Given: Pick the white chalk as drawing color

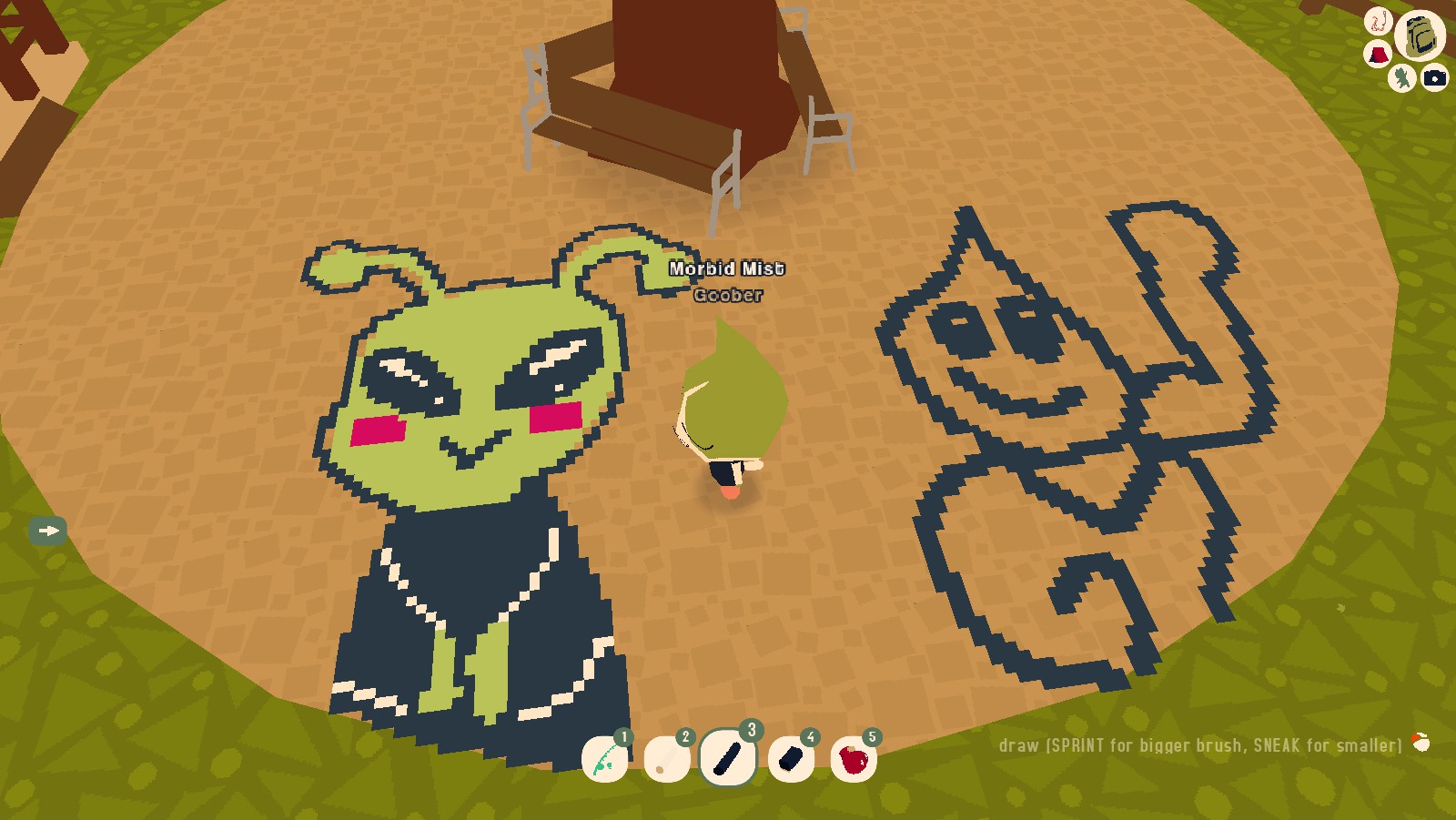Looking at the screenshot, I should (667, 759).
